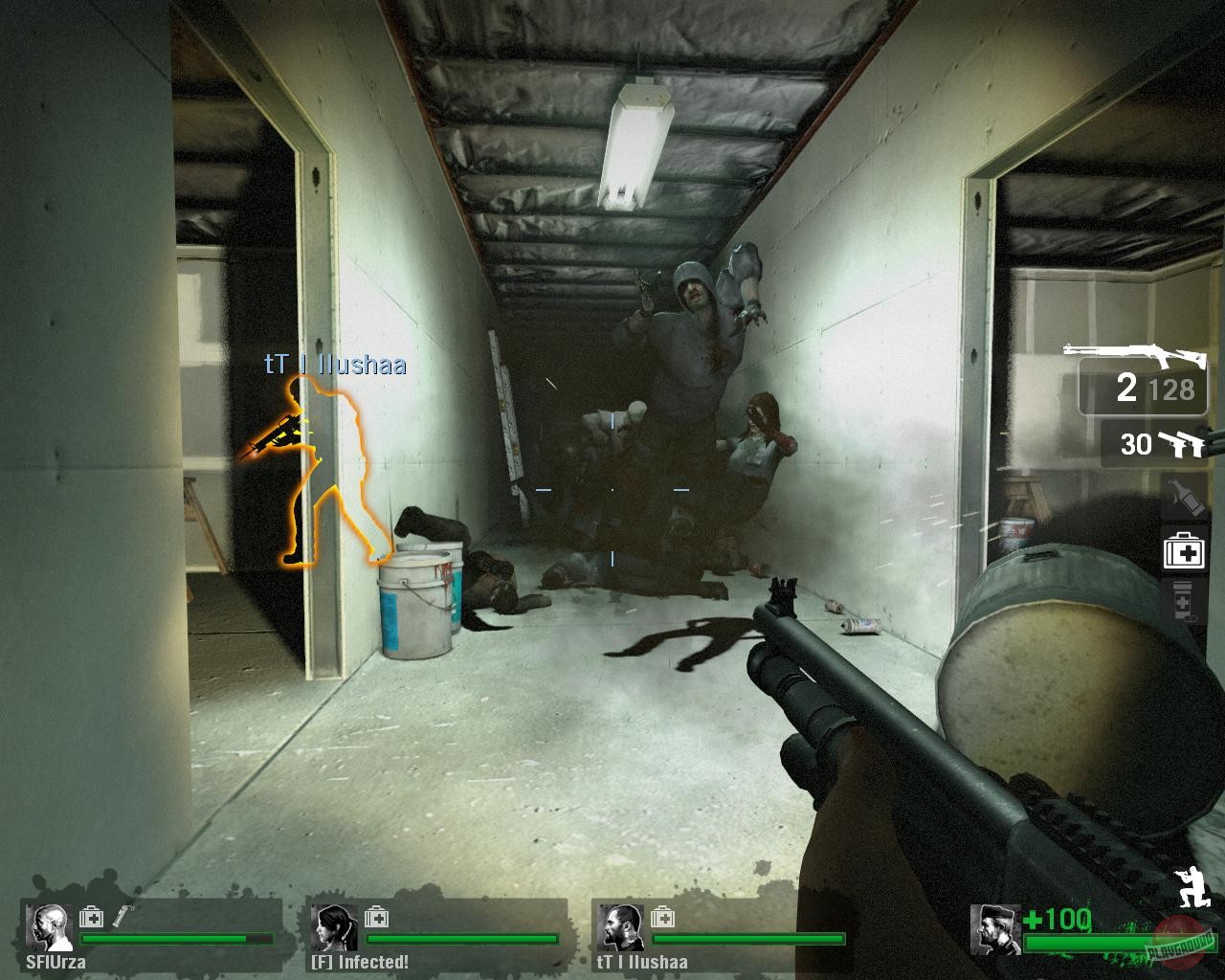Click the pain pills icon near SFIUrza's name
This screenshot has height=980, width=1225.
124,916
